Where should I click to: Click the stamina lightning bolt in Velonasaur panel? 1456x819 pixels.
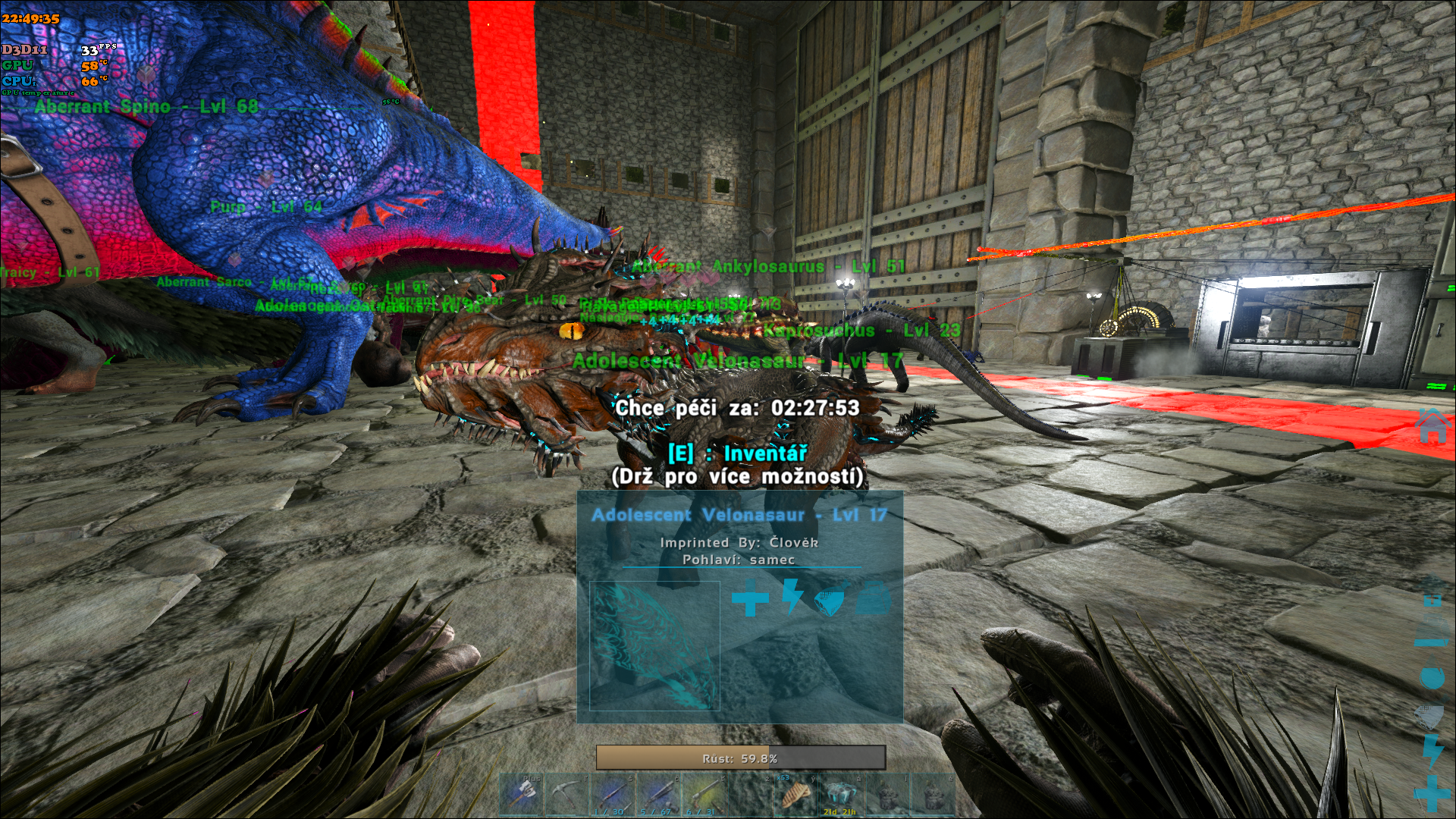click(792, 598)
